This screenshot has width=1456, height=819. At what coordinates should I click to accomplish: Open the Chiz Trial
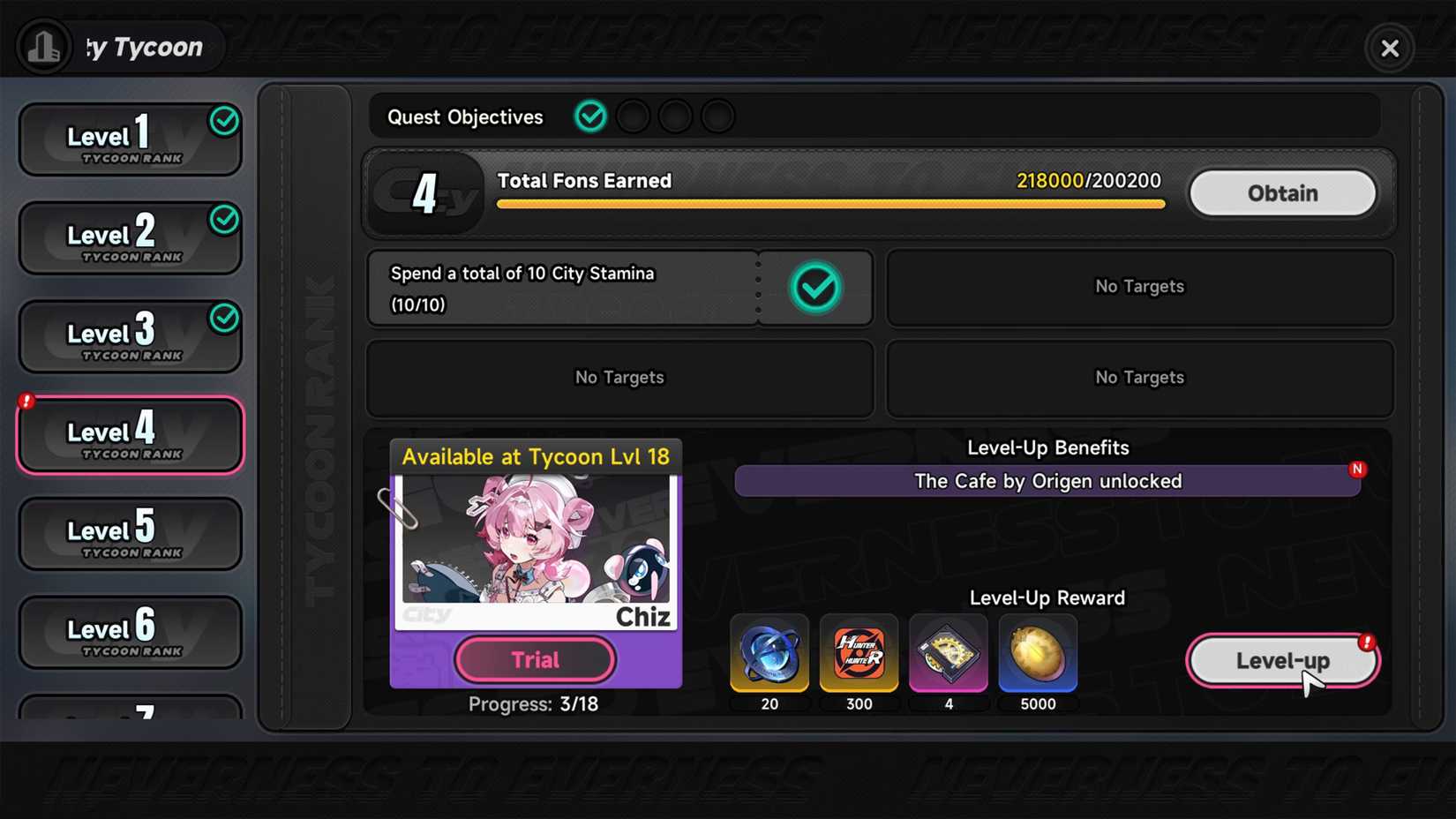(535, 659)
